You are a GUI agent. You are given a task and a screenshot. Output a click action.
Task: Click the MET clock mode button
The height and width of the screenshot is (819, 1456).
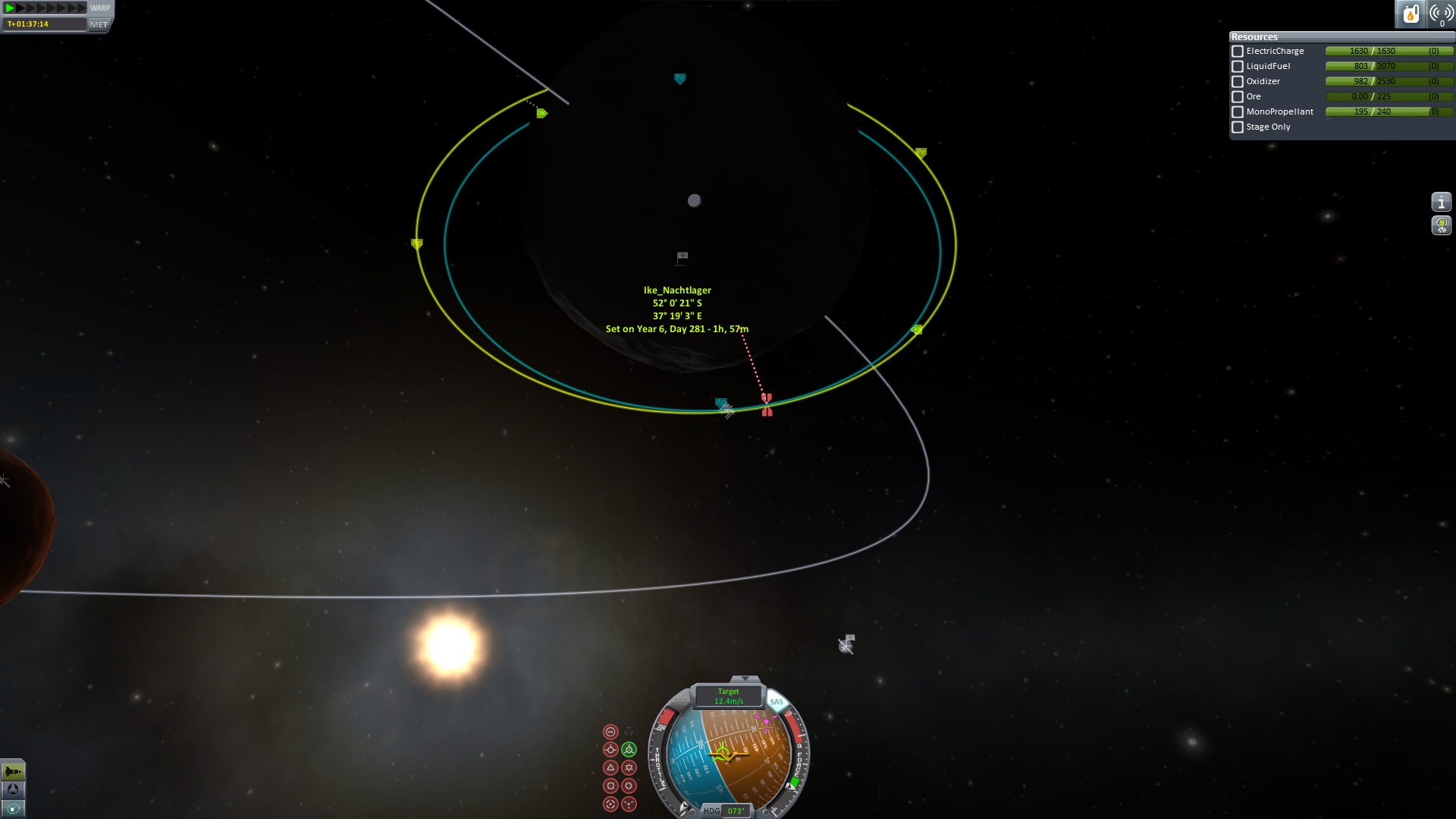coord(99,24)
